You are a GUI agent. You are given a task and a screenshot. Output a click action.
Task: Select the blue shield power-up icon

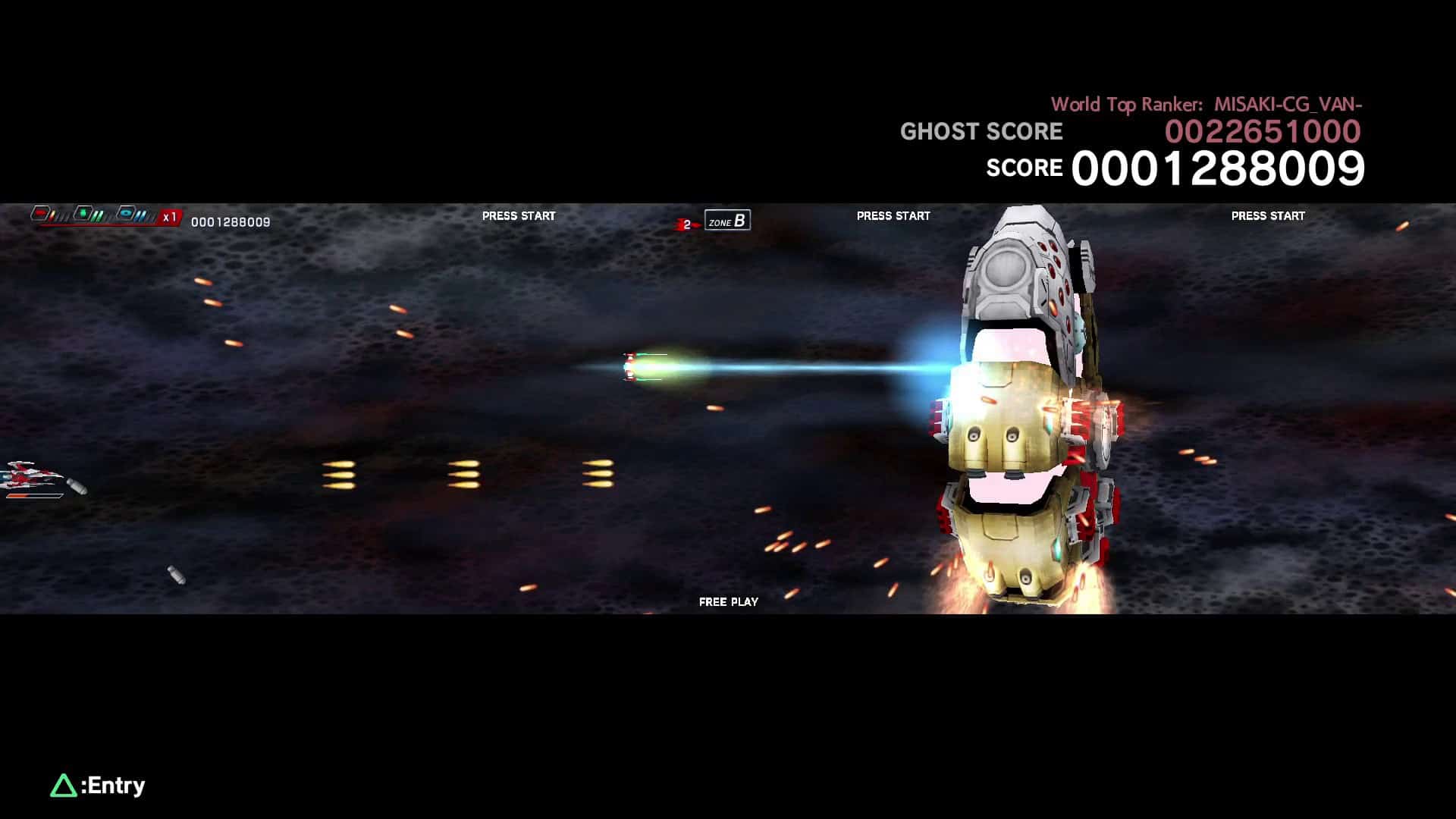127,213
